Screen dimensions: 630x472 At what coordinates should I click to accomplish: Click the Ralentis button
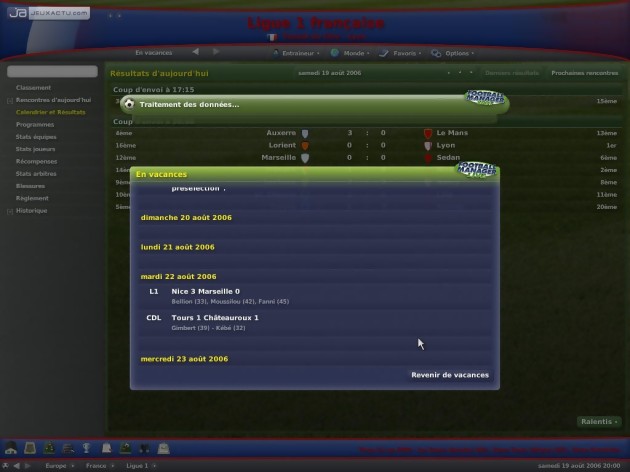coord(598,422)
